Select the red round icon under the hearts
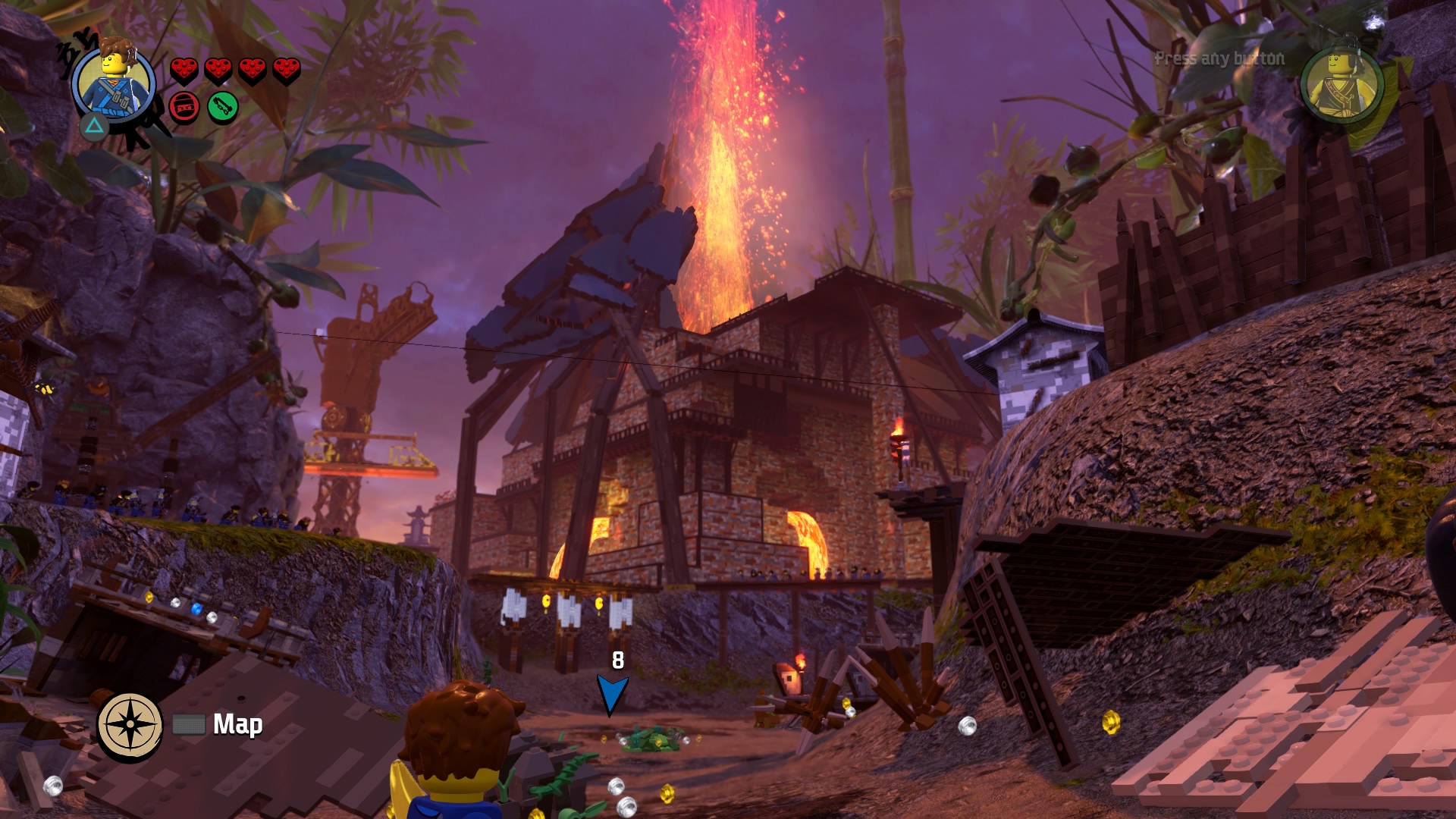 pos(184,107)
